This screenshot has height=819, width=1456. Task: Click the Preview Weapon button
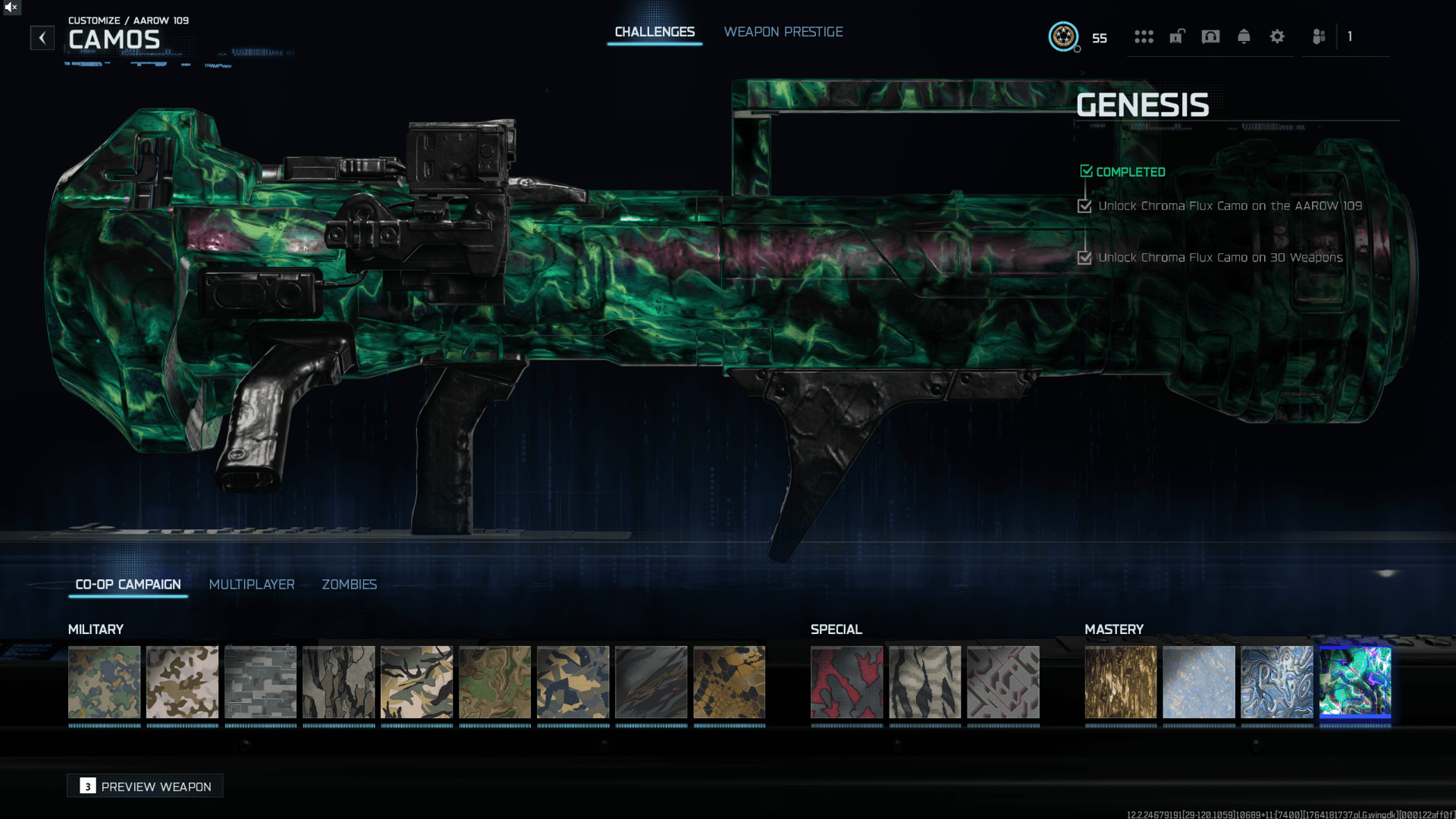tap(145, 786)
